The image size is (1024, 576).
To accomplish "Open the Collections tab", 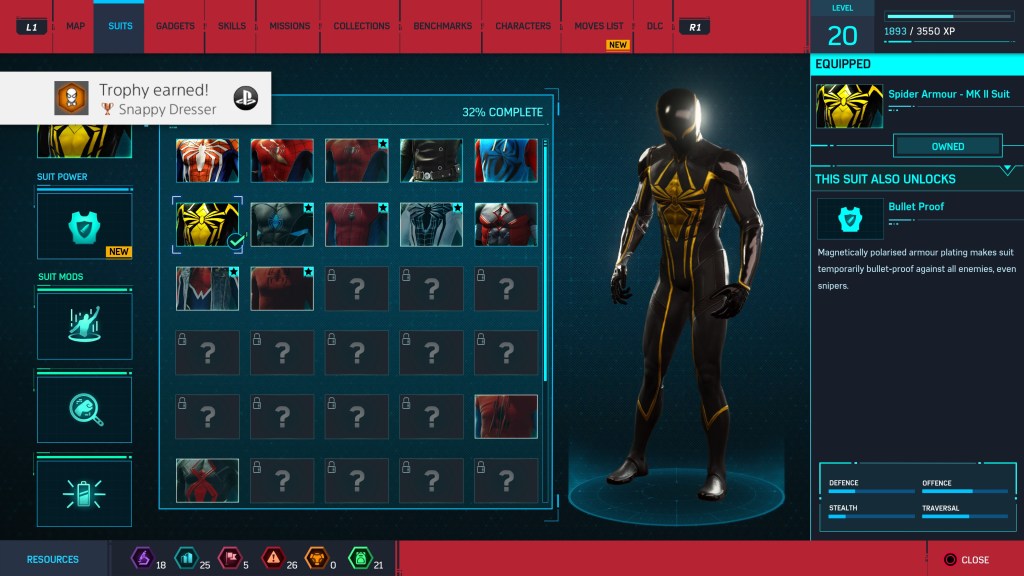I will pyautogui.click(x=361, y=26).
